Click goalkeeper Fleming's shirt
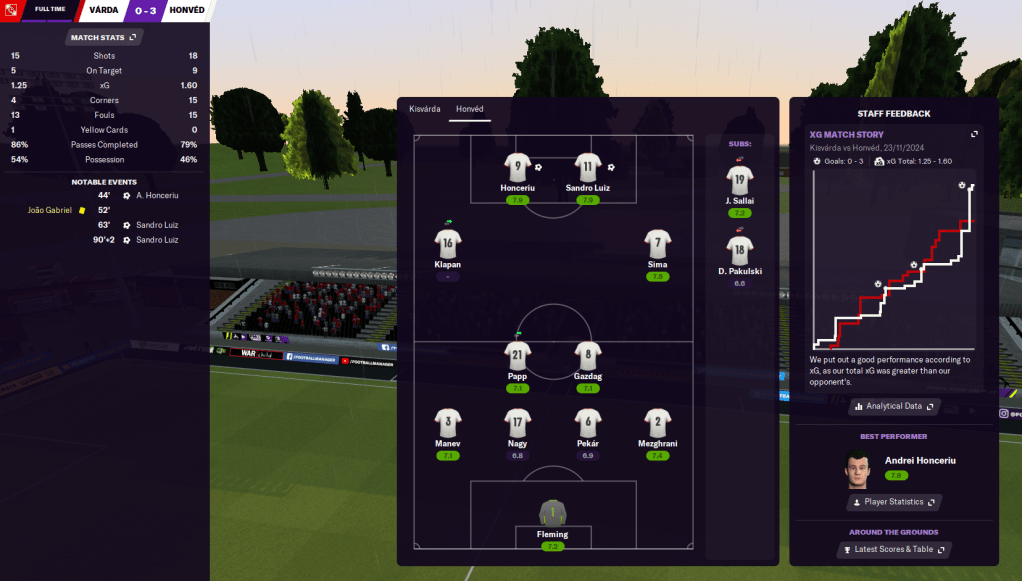 click(x=552, y=513)
